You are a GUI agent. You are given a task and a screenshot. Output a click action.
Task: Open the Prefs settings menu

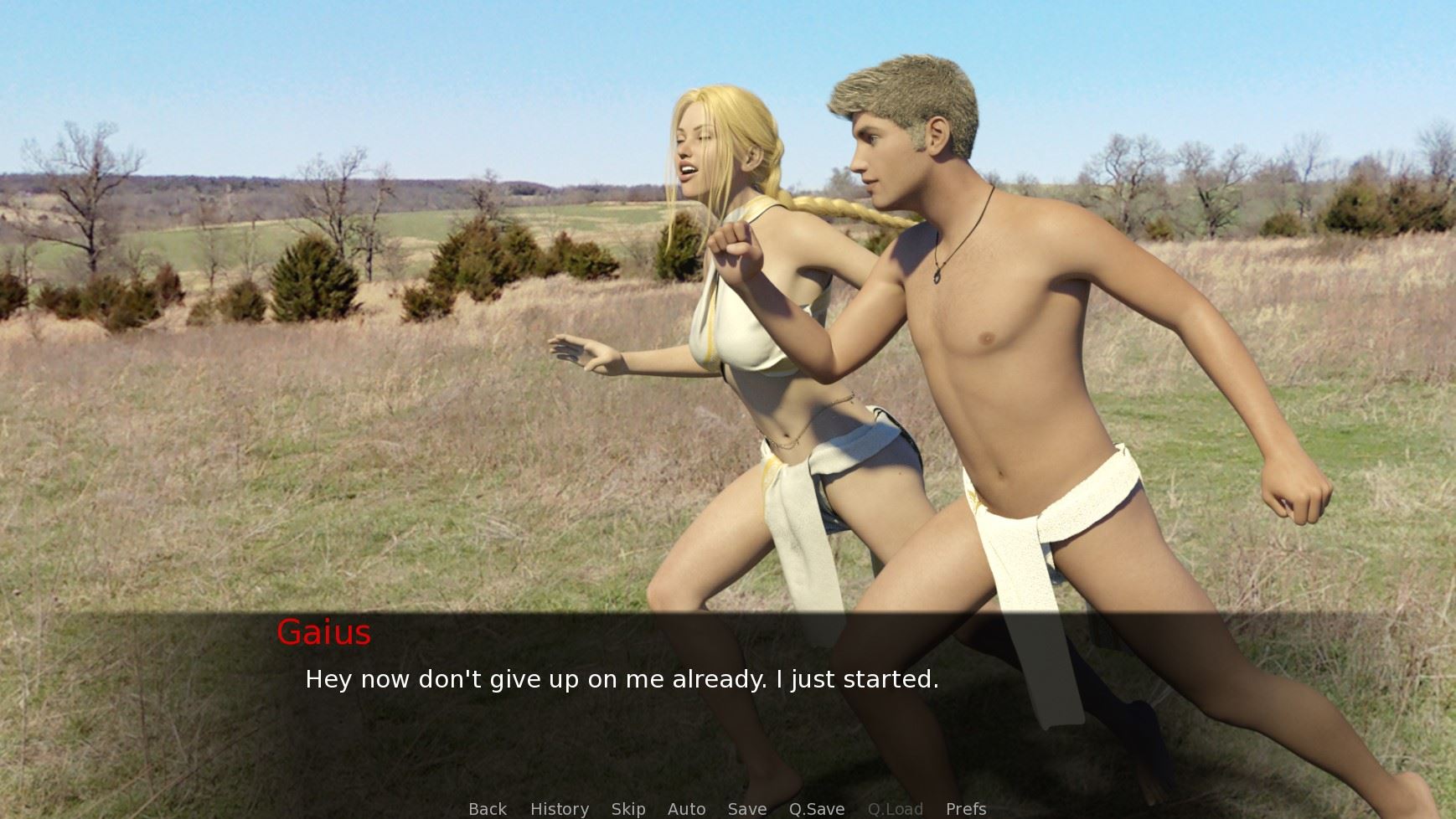click(x=965, y=809)
